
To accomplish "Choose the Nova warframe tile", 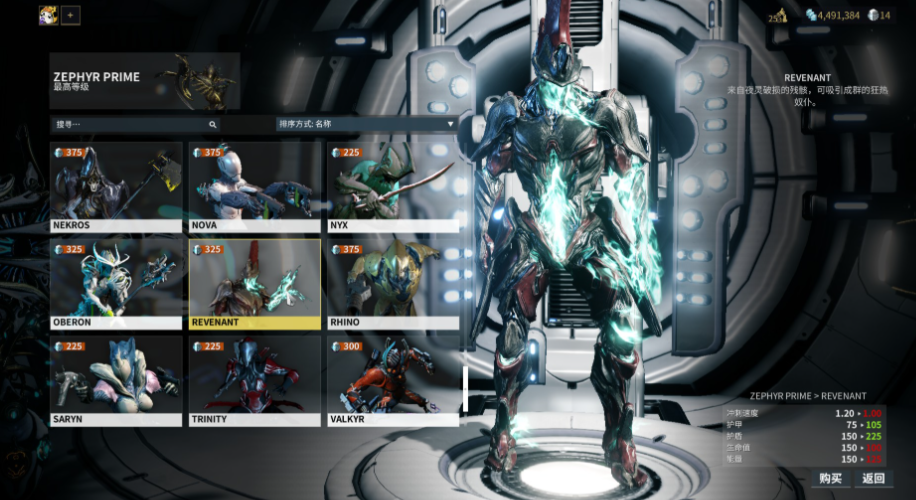I will (x=254, y=186).
